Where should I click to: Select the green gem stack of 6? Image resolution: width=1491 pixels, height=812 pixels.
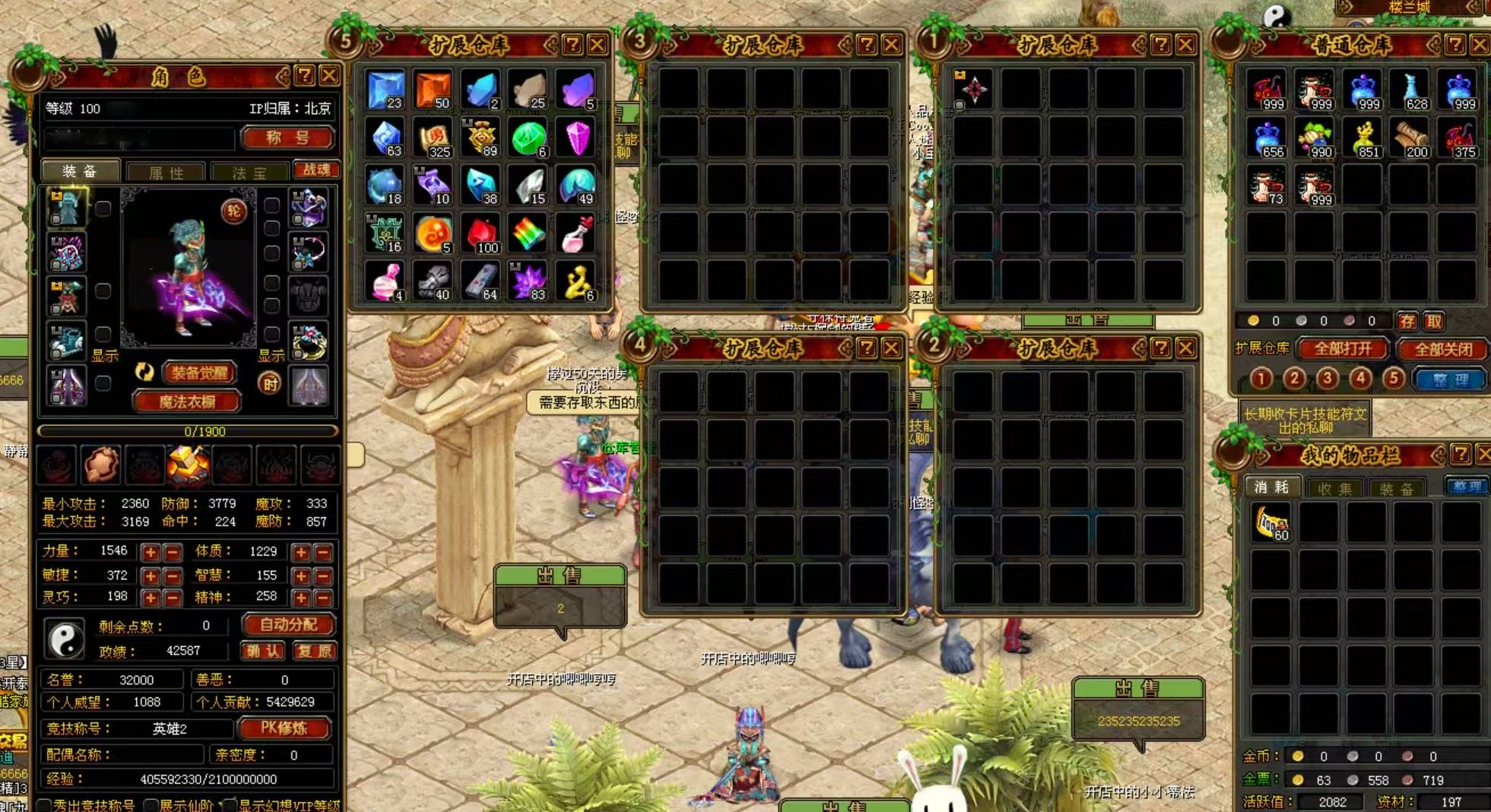tap(528, 139)
